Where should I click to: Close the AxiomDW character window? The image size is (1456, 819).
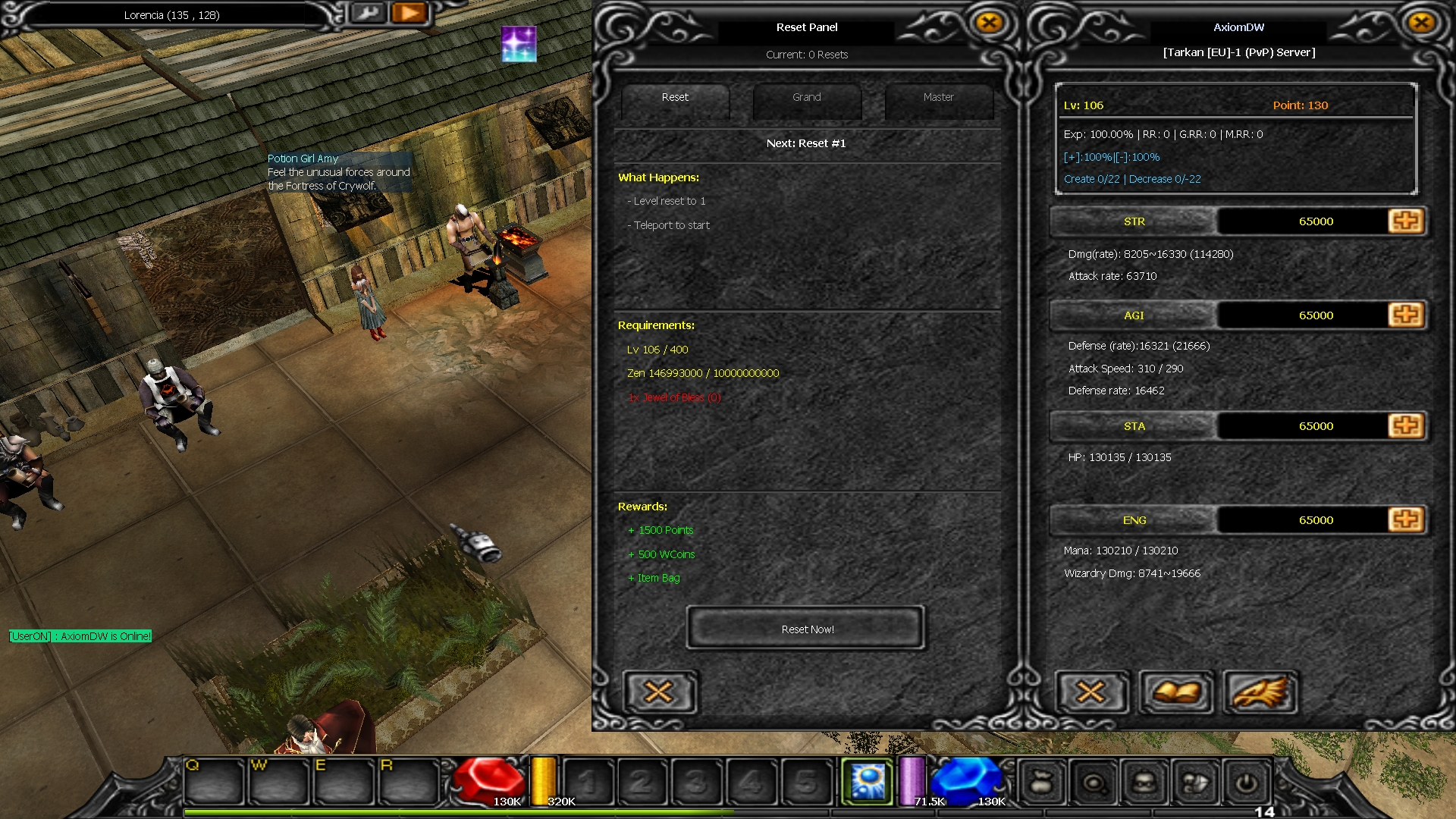[x=1421, y=23]
